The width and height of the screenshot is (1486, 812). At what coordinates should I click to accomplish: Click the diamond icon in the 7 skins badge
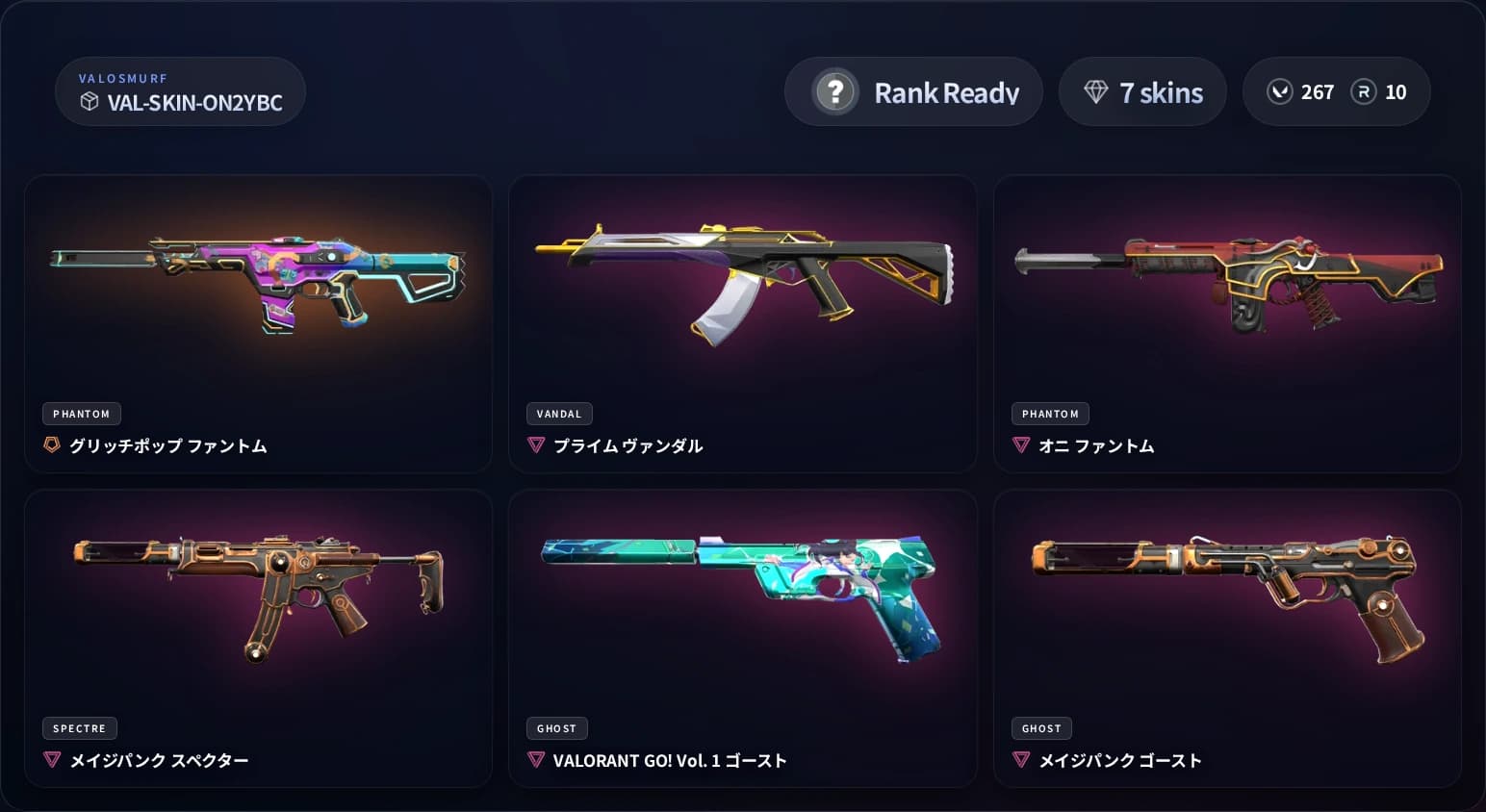click(x=1095, y=91)
